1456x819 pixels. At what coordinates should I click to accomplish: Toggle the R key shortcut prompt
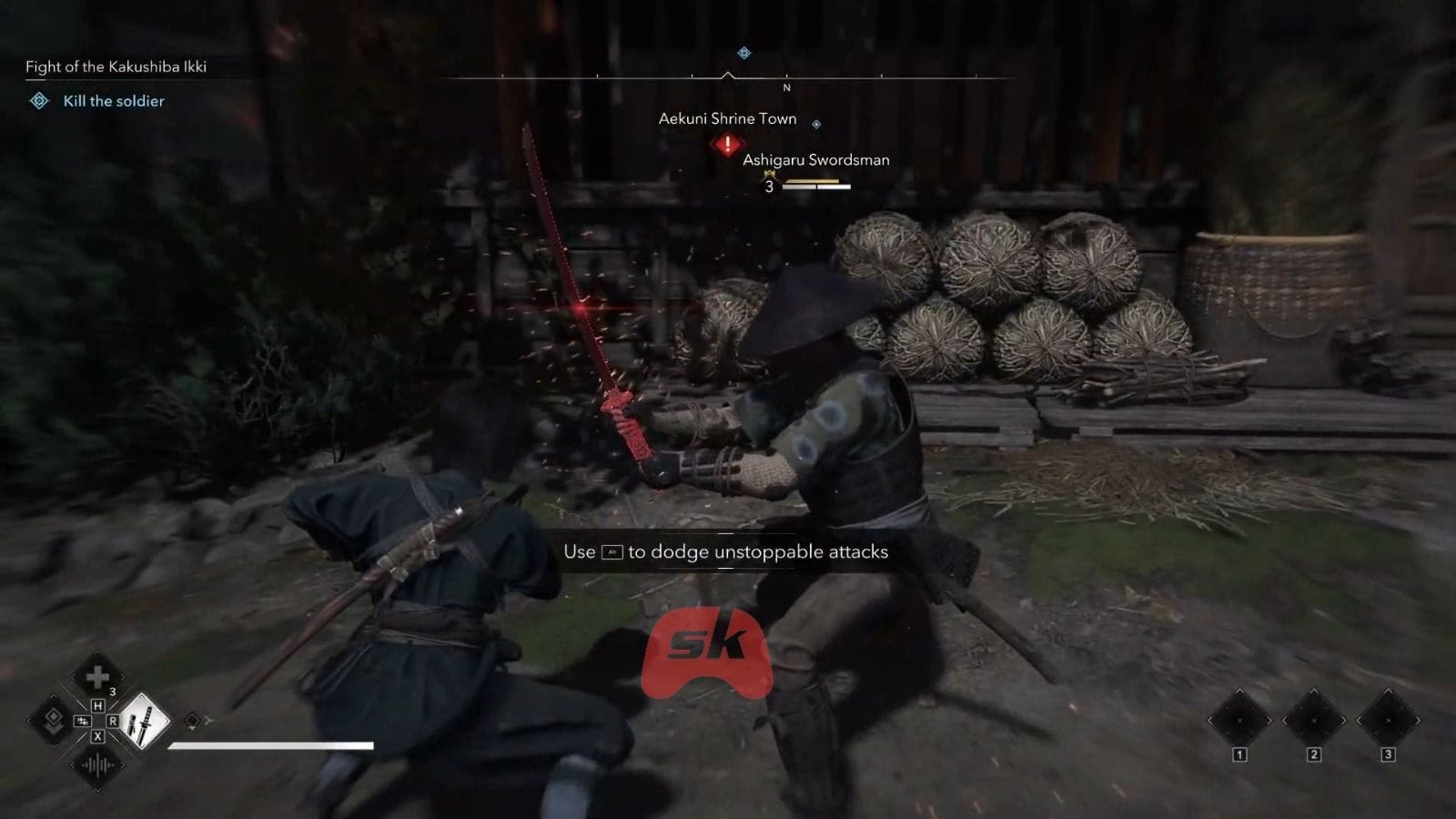tap(113, 722)
